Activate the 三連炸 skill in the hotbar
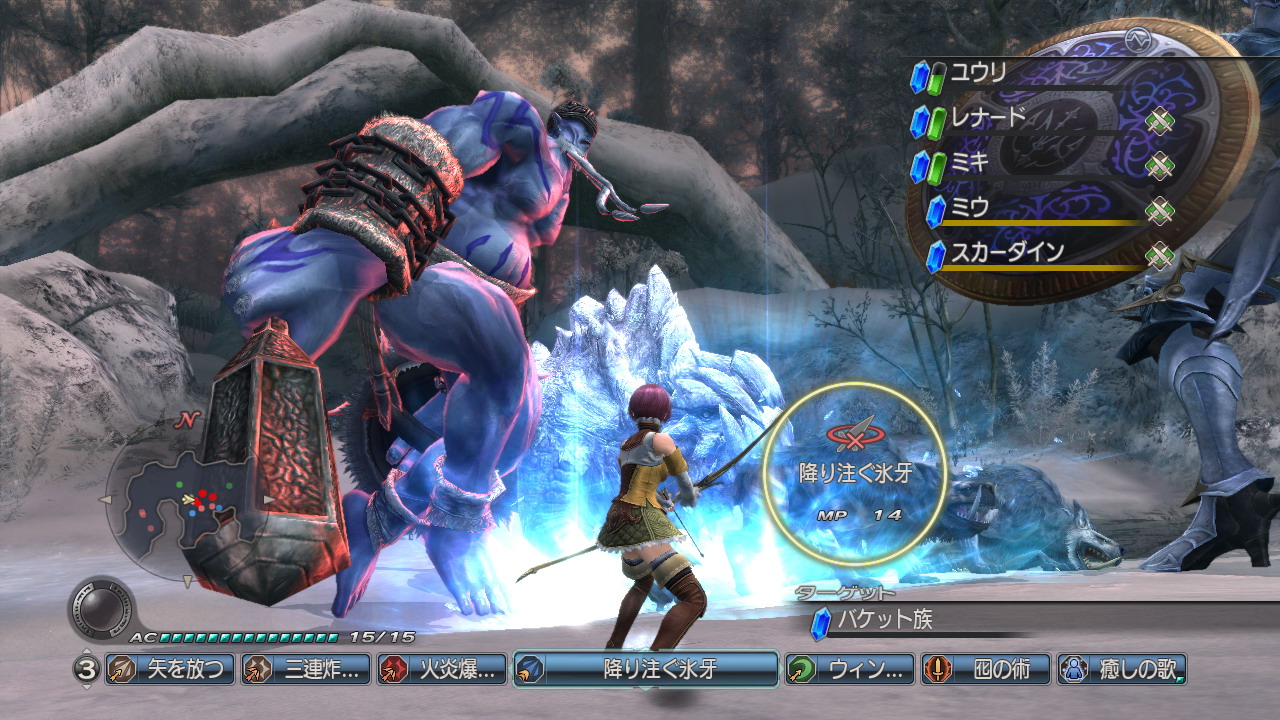Image resolution: width=1280 pixels, height=720 pixels. click(305, 669)
